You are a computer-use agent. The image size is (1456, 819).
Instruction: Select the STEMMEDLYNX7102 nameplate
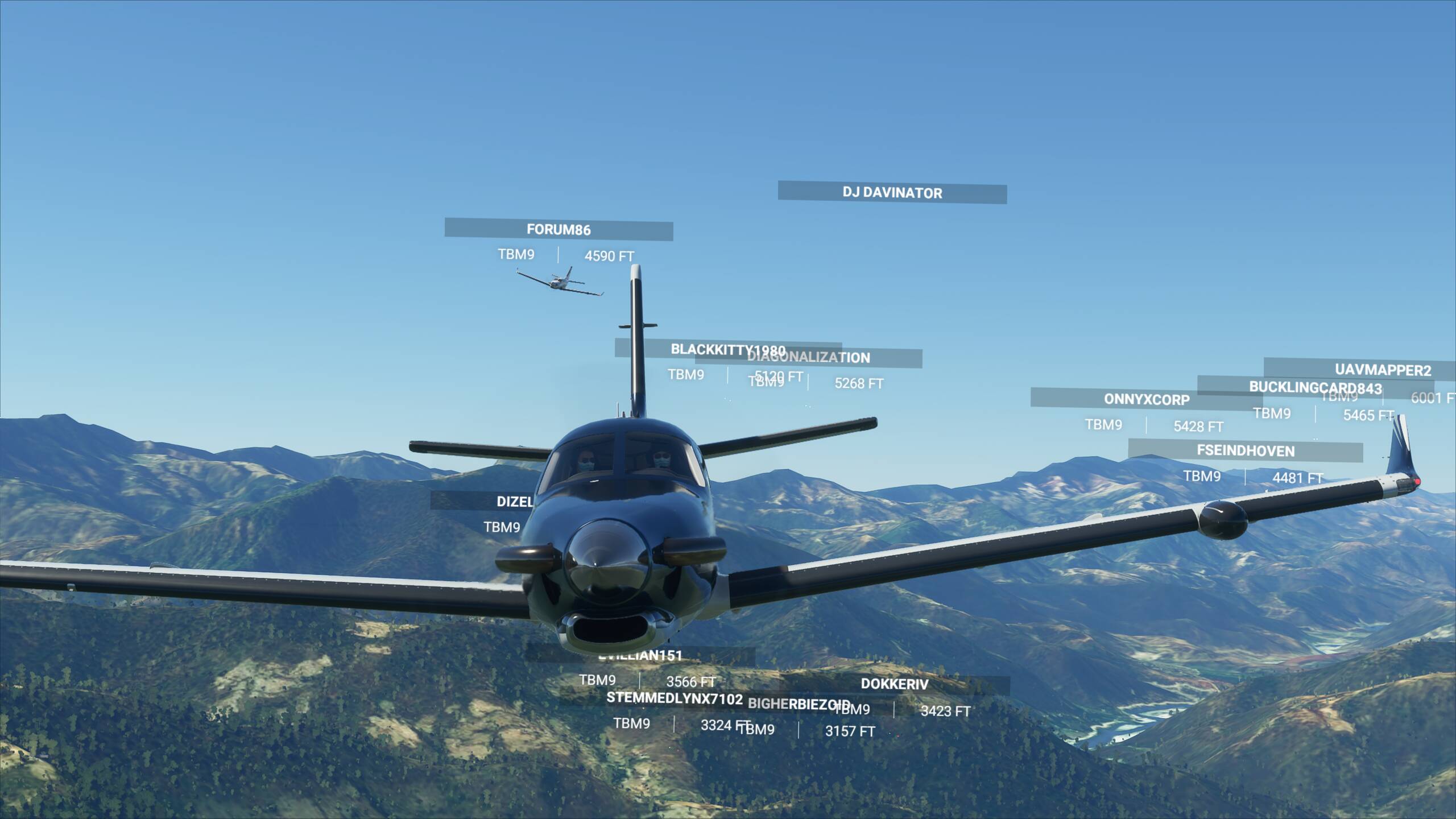coord(674,698)
